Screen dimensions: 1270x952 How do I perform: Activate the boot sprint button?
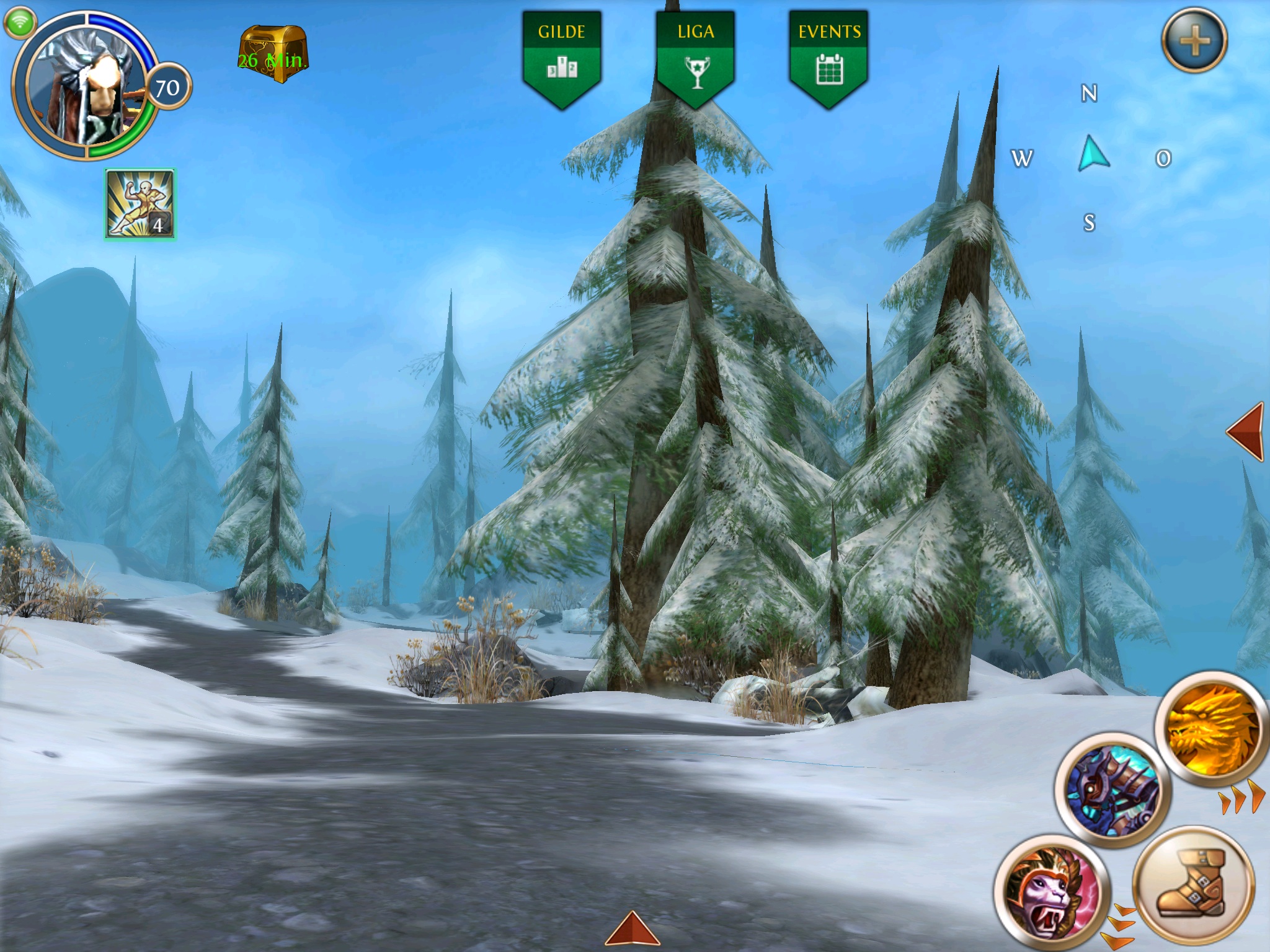[x=1192, y=884]
